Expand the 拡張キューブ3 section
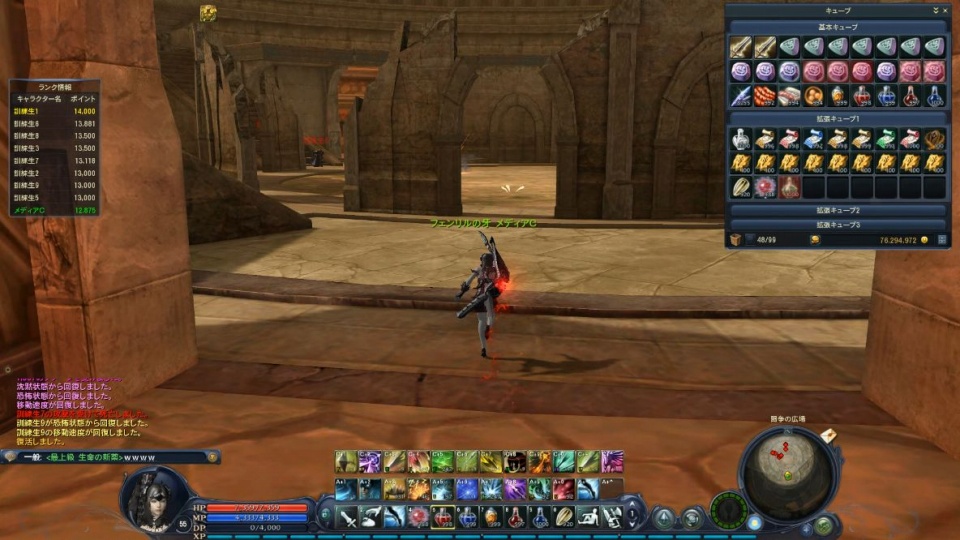This screenshot has width=960, height=540. [x=837, y=225]
